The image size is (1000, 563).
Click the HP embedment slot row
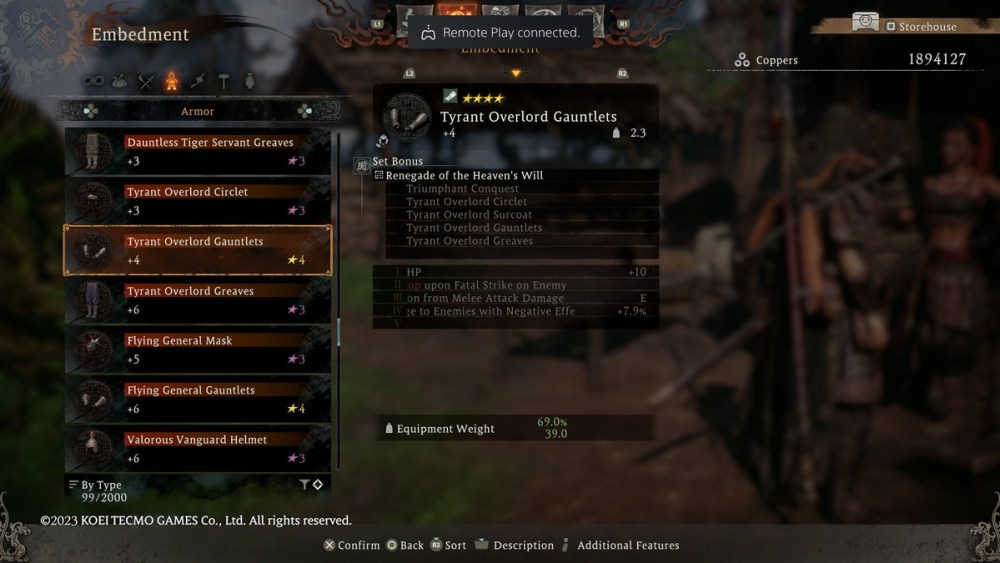[514, 272]
